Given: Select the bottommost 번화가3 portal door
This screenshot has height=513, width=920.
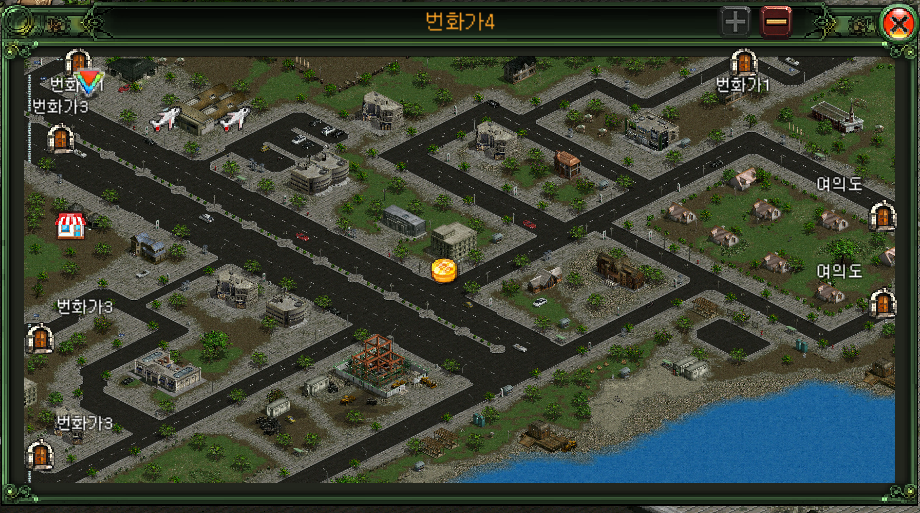Looking at the screenshot, I should 40,455.
